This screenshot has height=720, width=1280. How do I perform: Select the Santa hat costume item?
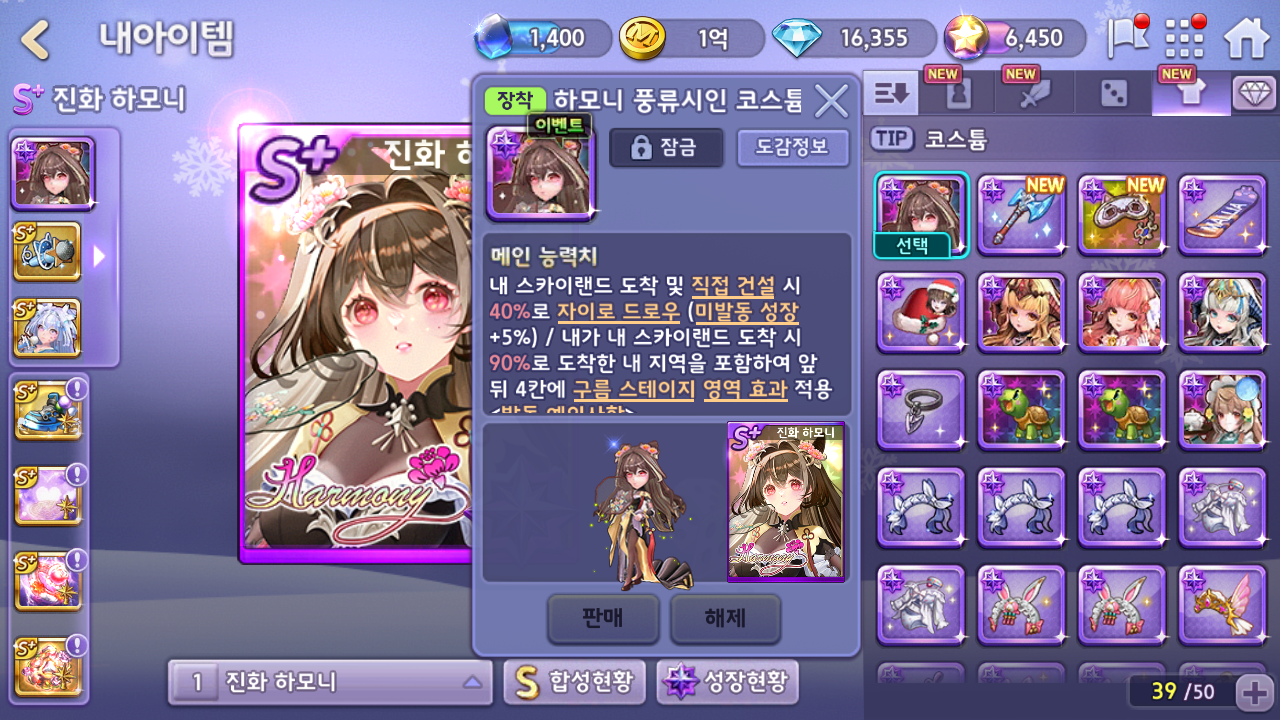(x=921, y=312)
